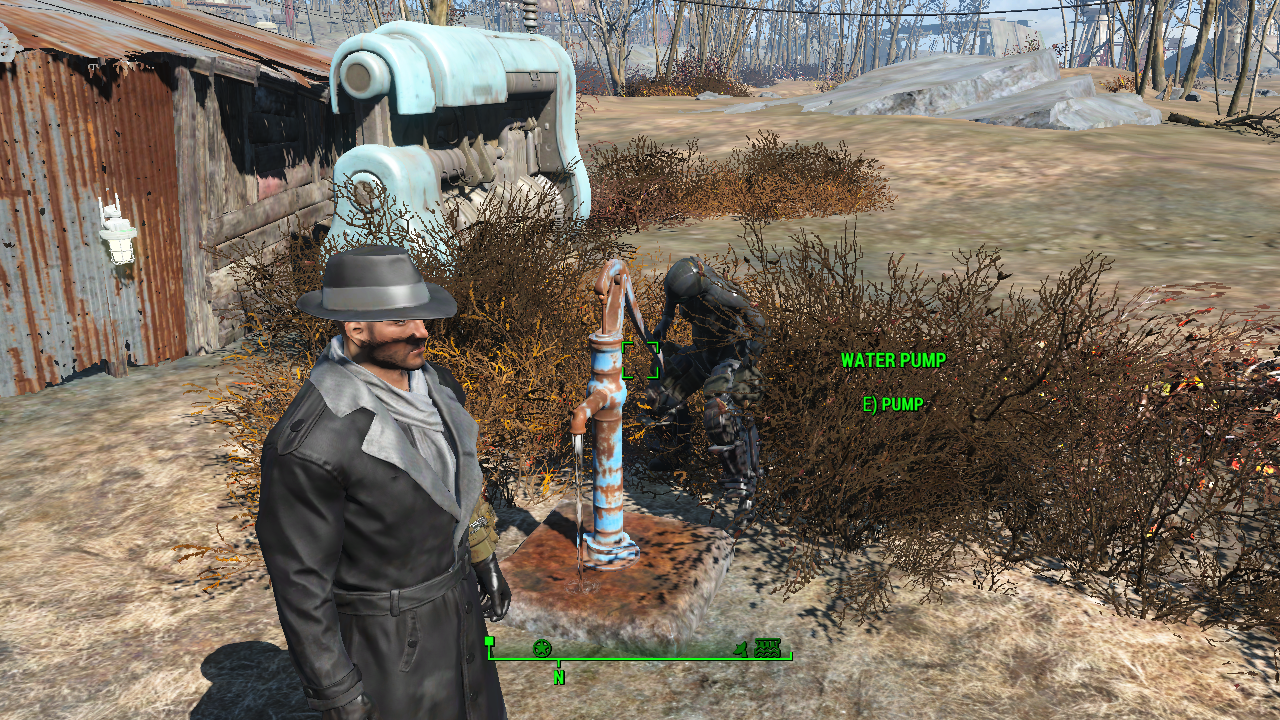
Task: Click the star-in-circle compass marker
Action: tap(542, 648)
